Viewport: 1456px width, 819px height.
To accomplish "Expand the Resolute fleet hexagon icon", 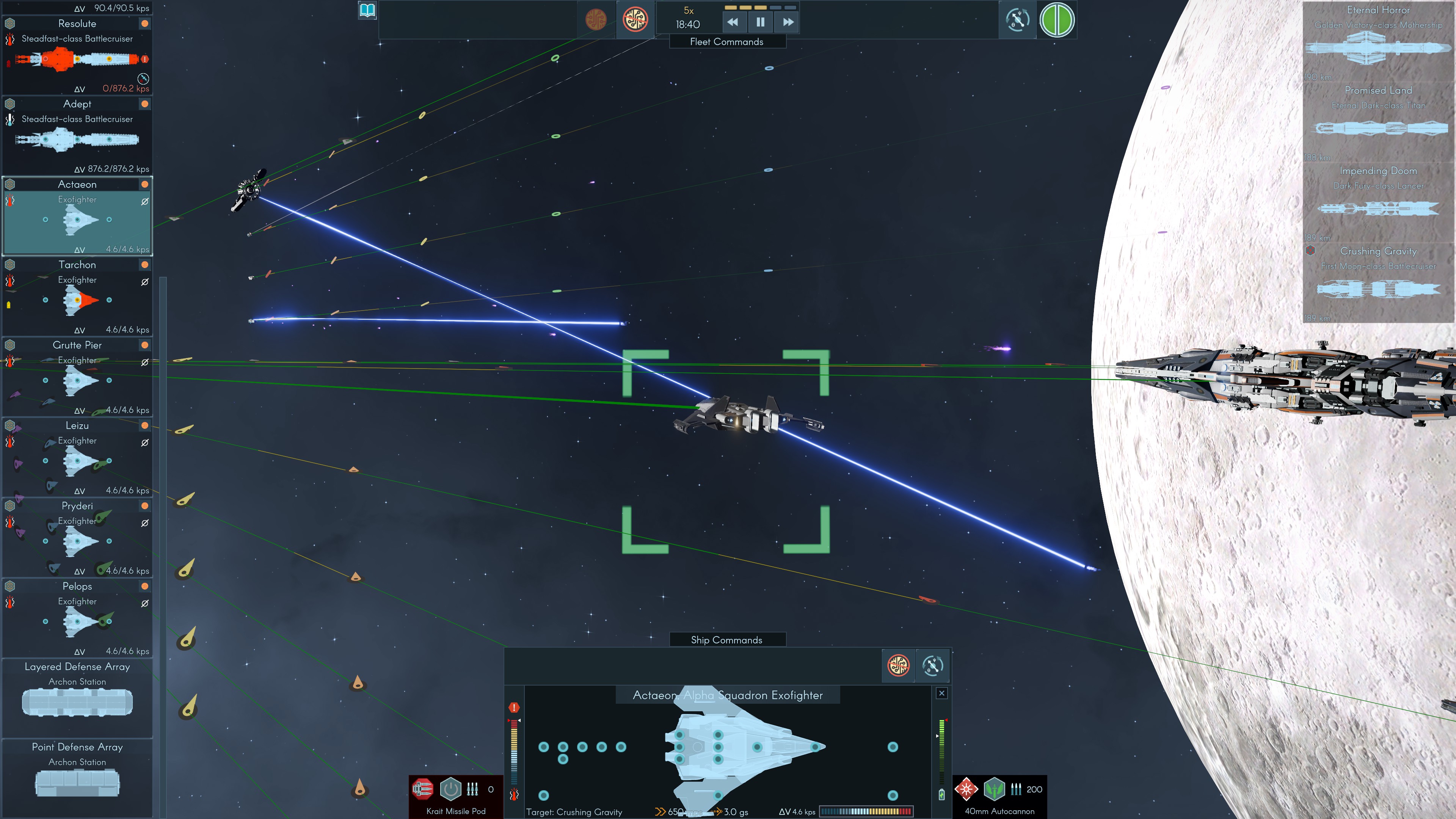I will 9,23.
